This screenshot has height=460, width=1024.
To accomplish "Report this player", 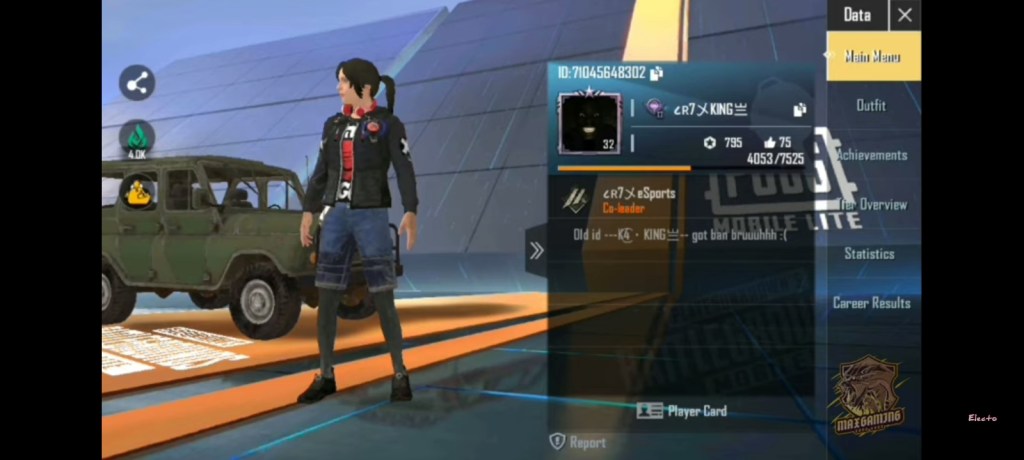I will (x=578, y=441).
